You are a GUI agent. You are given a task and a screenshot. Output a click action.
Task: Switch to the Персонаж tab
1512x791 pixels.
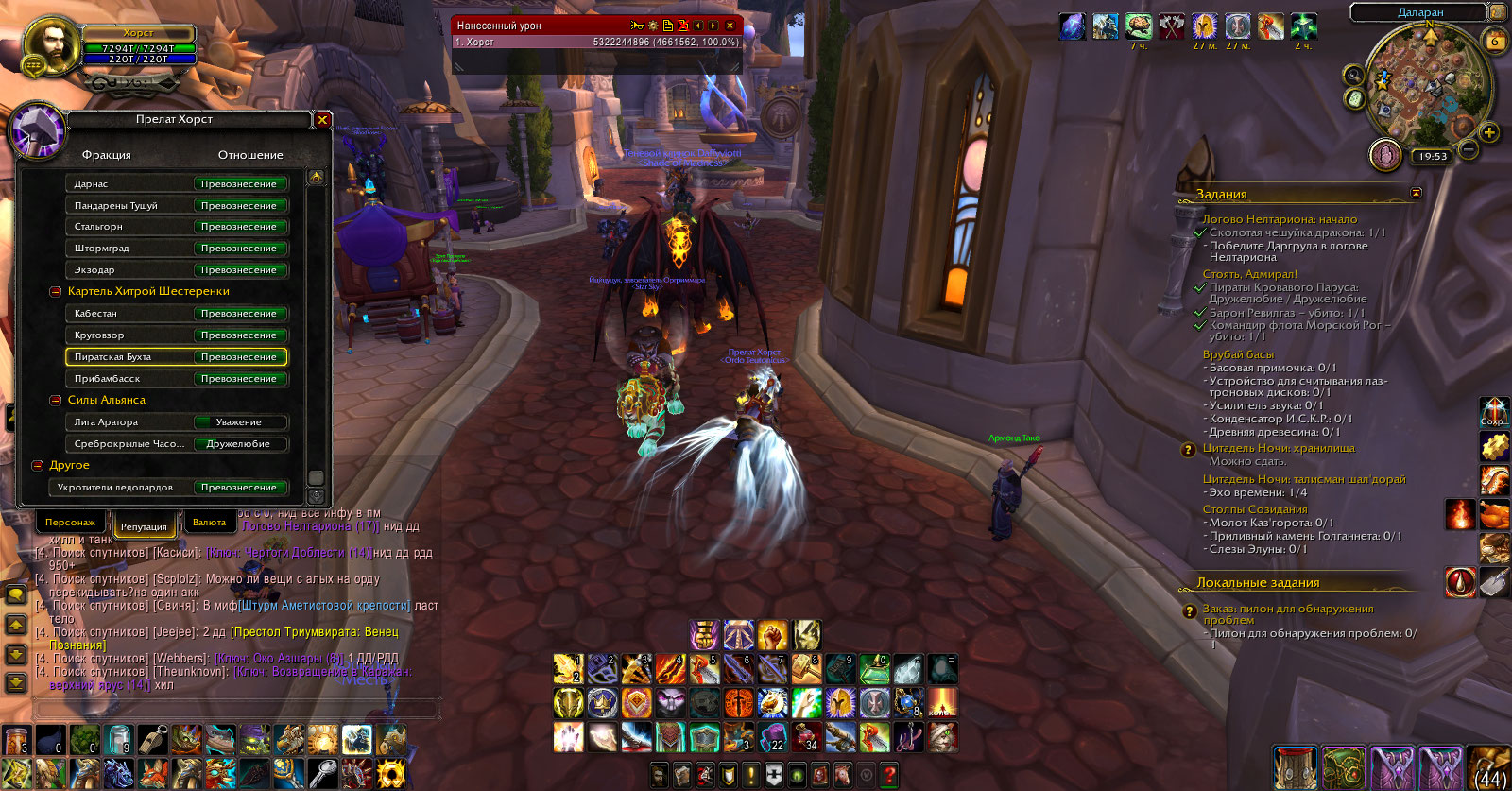71,522
